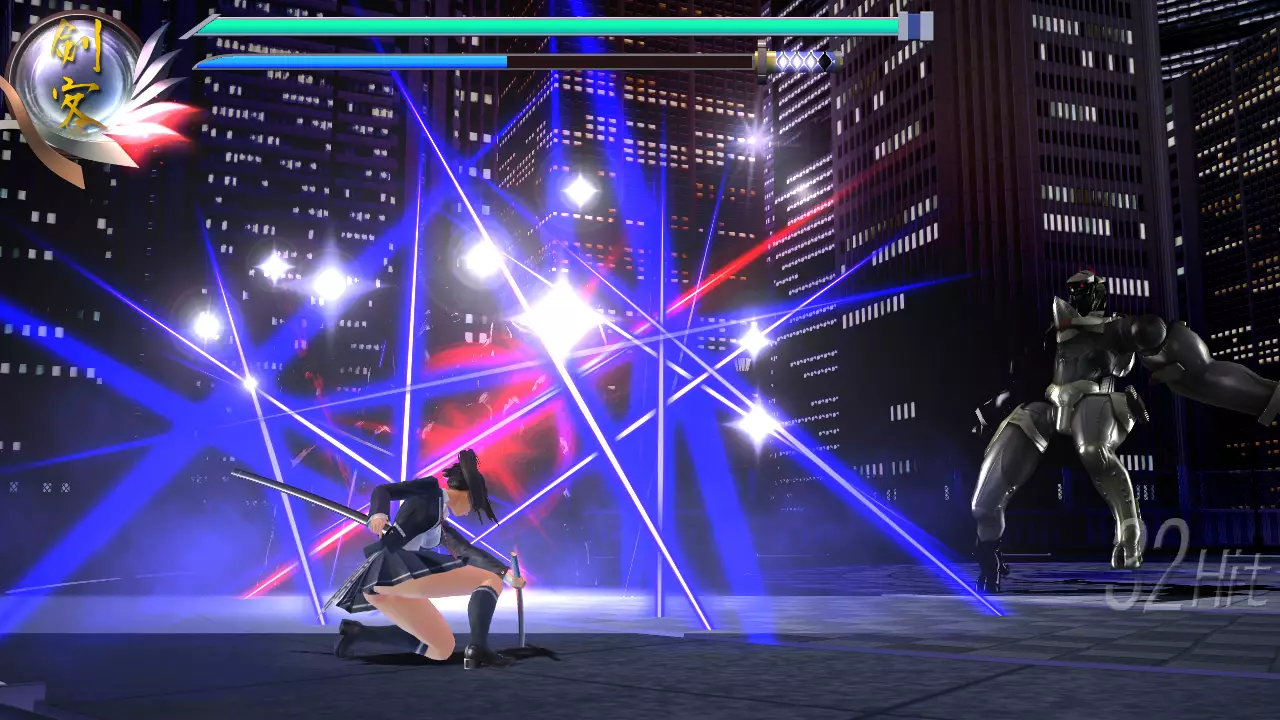The height and width of the screenshot is (720, 1280).
Task: Open details on the dark empty gauge section
Action: tap(630, 60)
